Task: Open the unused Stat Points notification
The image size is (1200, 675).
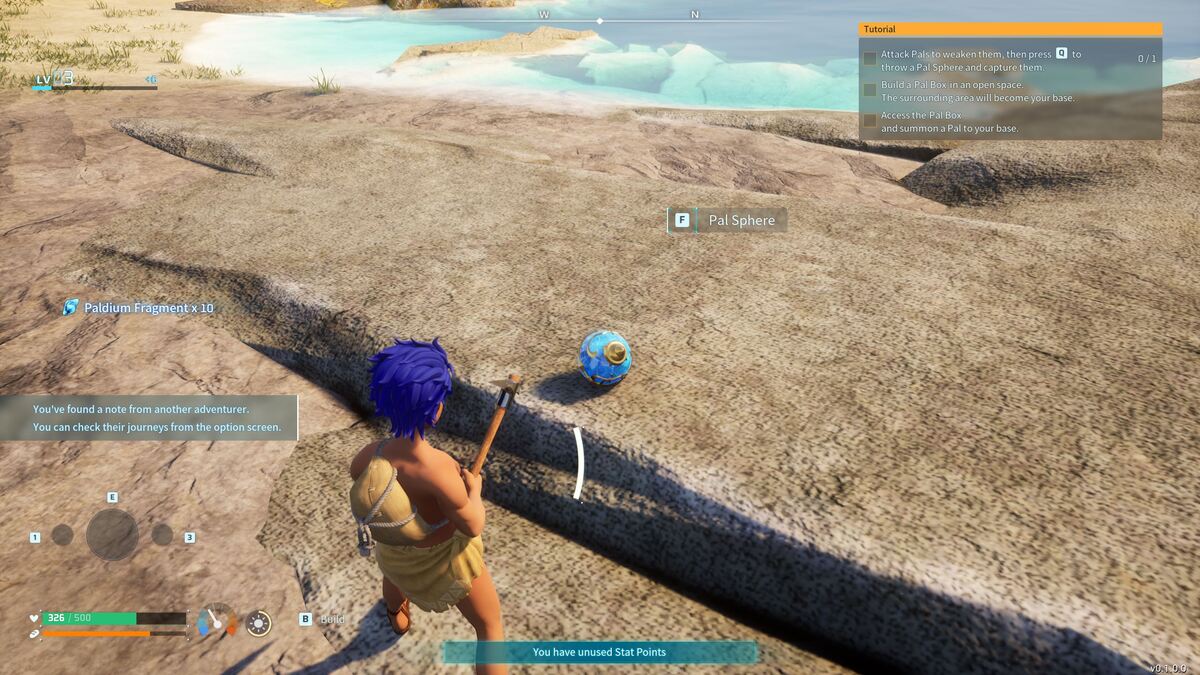Action: tap(600, 652)
